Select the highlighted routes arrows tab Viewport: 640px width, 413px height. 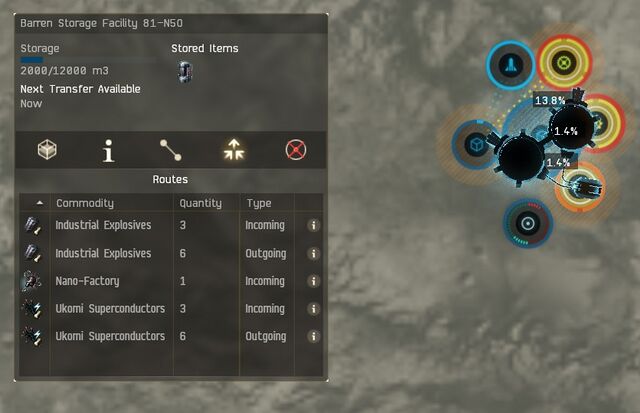click(233, 150)
